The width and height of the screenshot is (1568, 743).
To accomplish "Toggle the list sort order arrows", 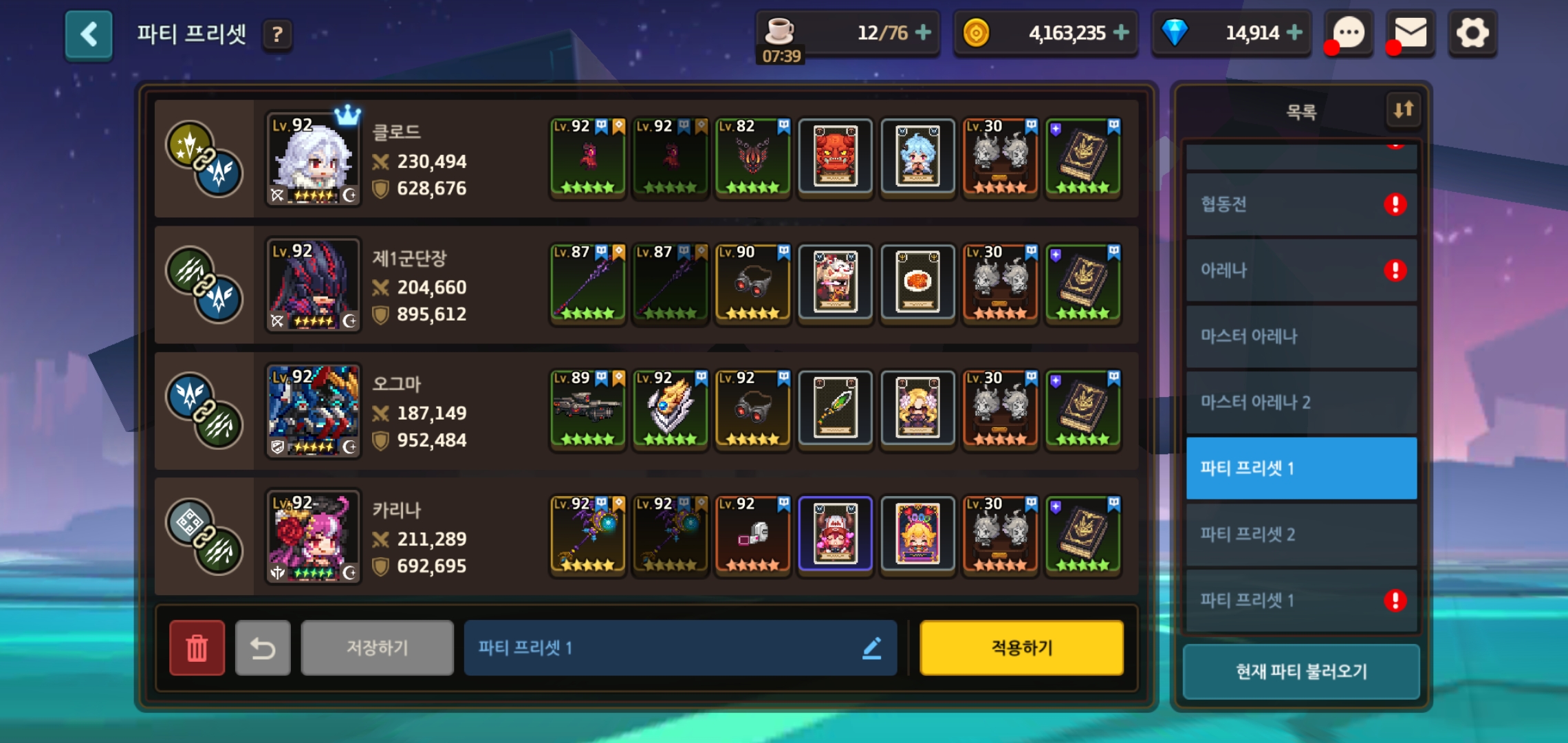I will point(1404,110).
